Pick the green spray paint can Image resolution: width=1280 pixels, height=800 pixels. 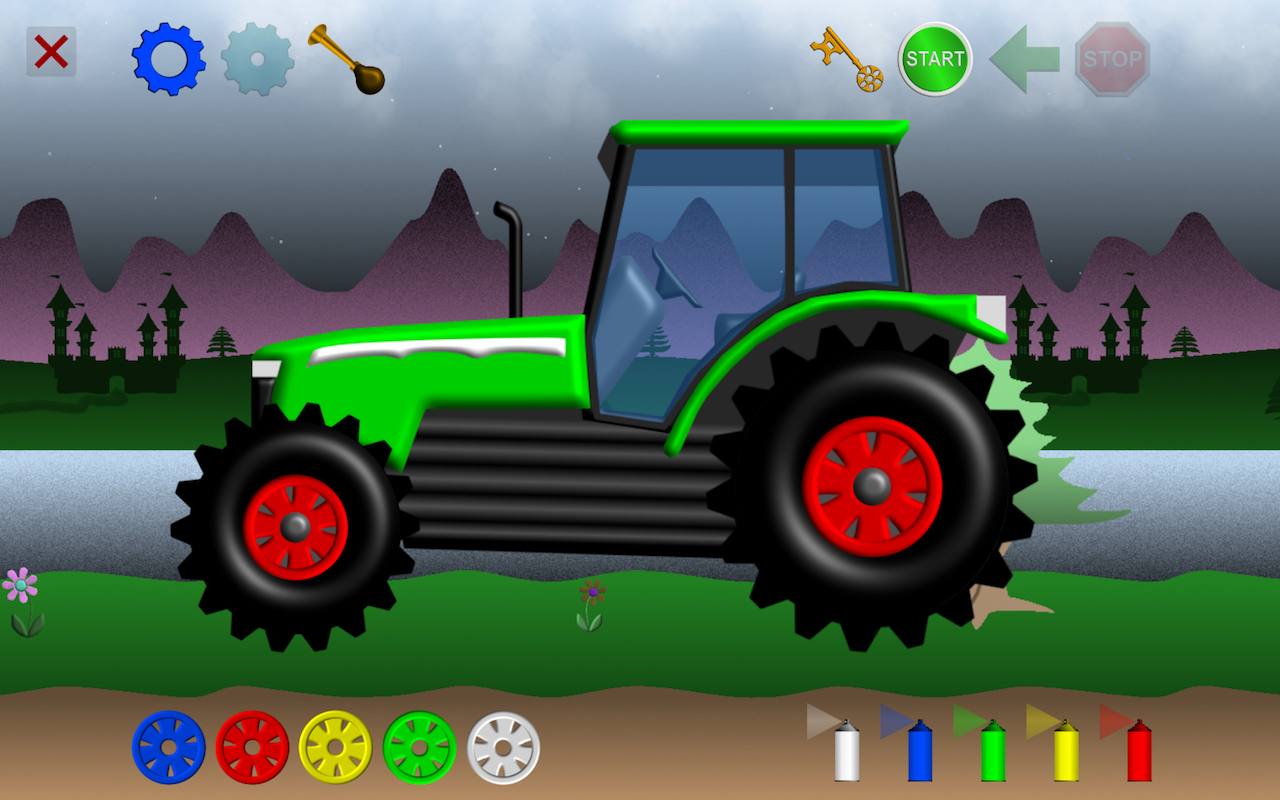(992, 755)
